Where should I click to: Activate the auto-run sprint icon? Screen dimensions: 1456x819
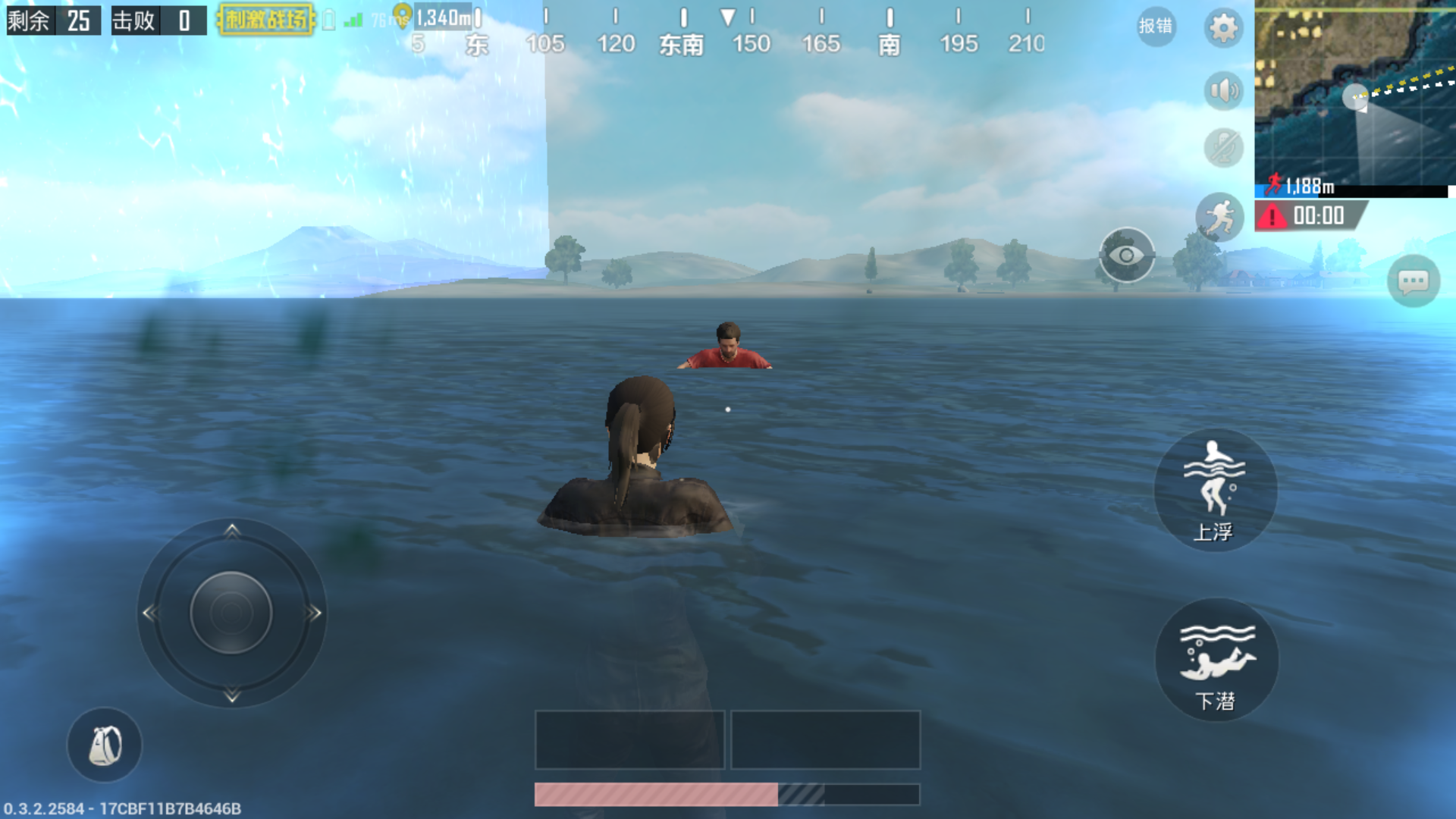click(x=1219, y=218)
